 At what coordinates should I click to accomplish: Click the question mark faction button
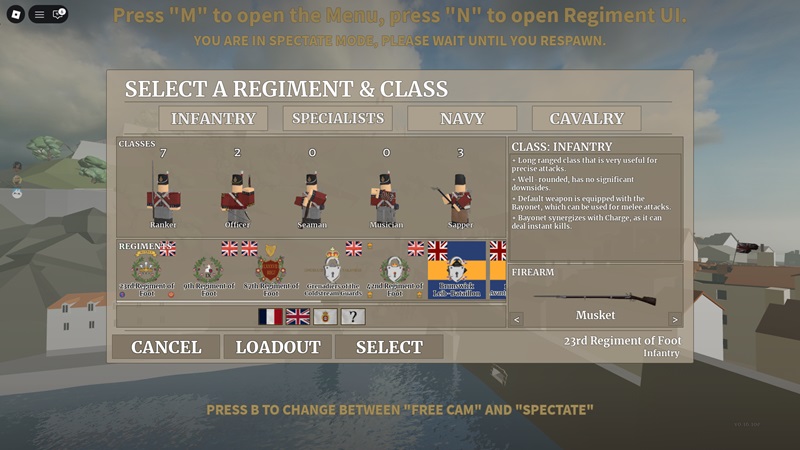(x=352, y=316)
